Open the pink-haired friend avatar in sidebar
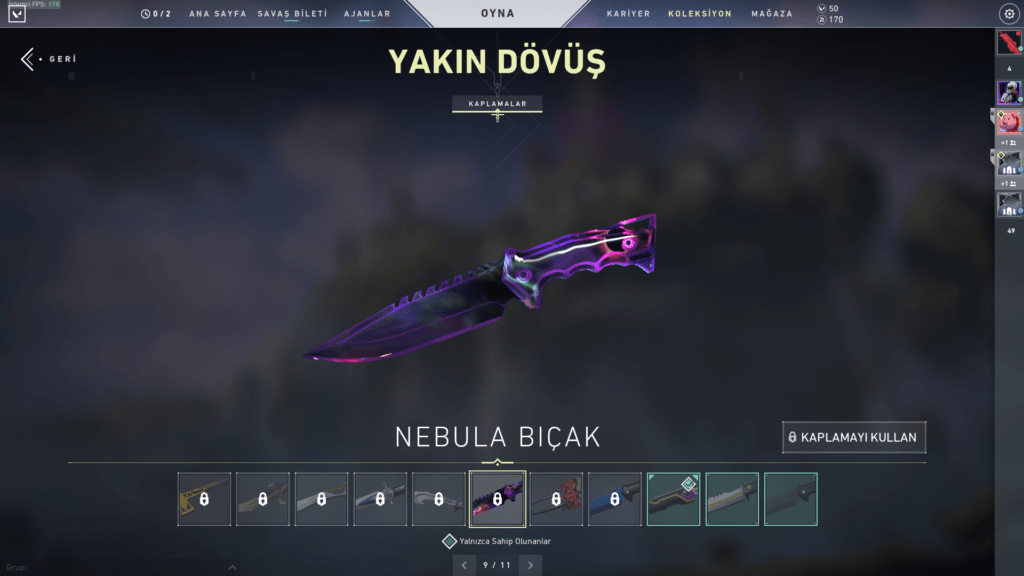 1009,122
